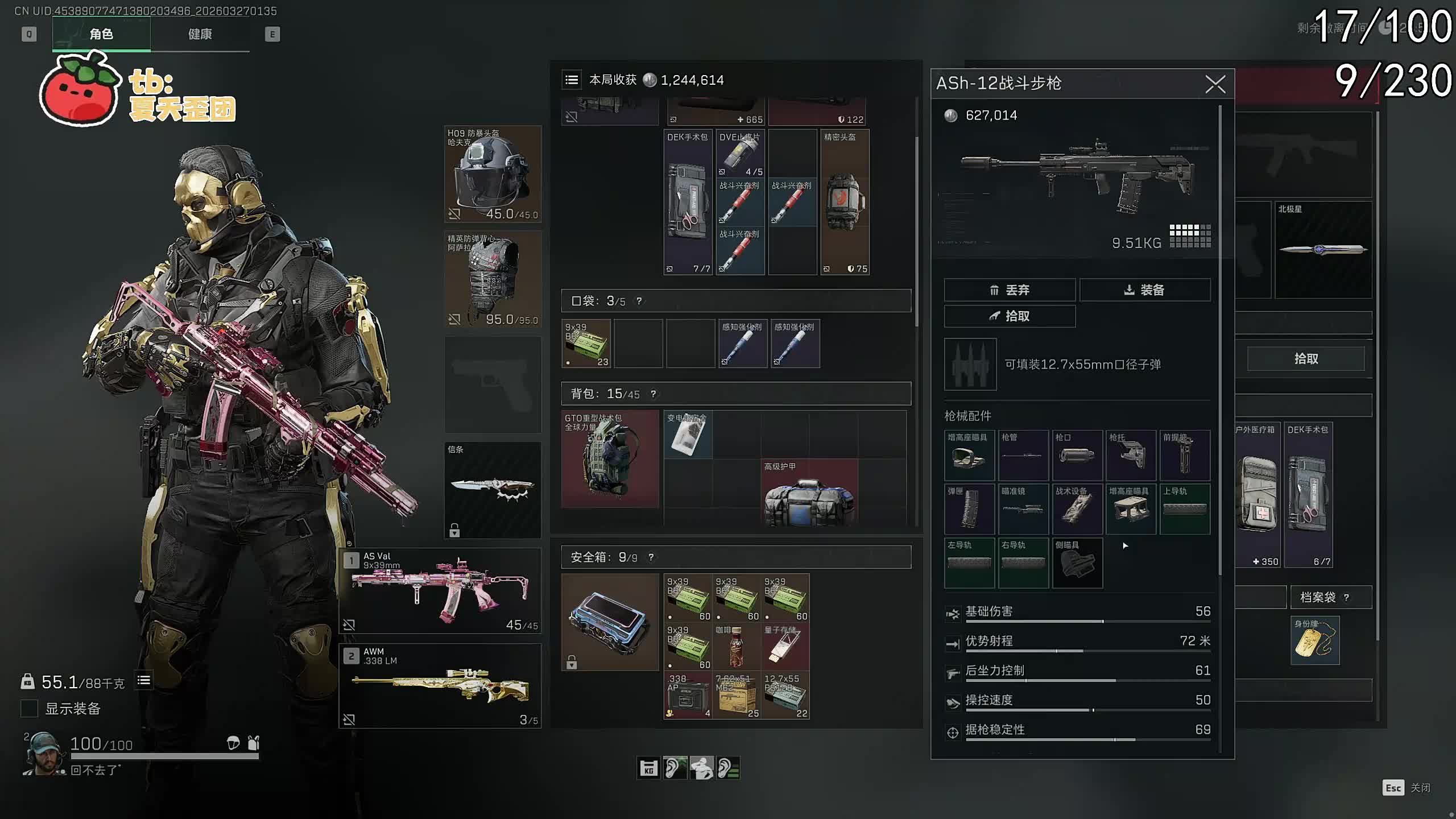Open the carry weight details list icon
This screenshot has height=819, width=1456.
coord(144,680)
